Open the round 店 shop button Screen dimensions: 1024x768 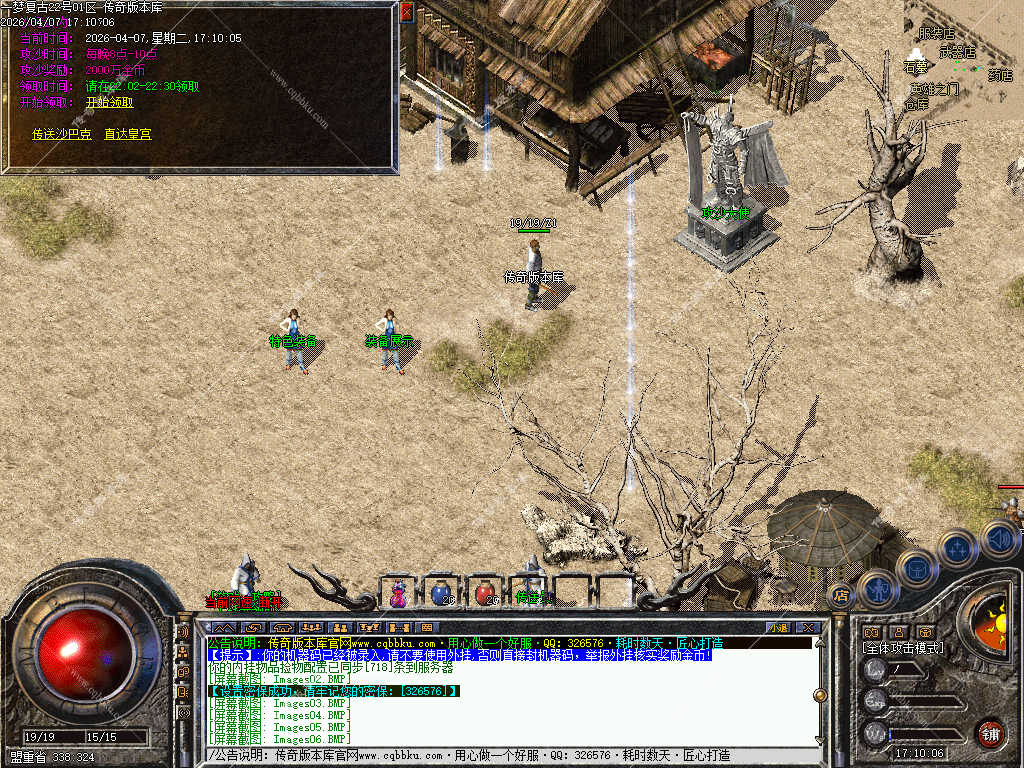pyautogui.click(x=841, y=596)
